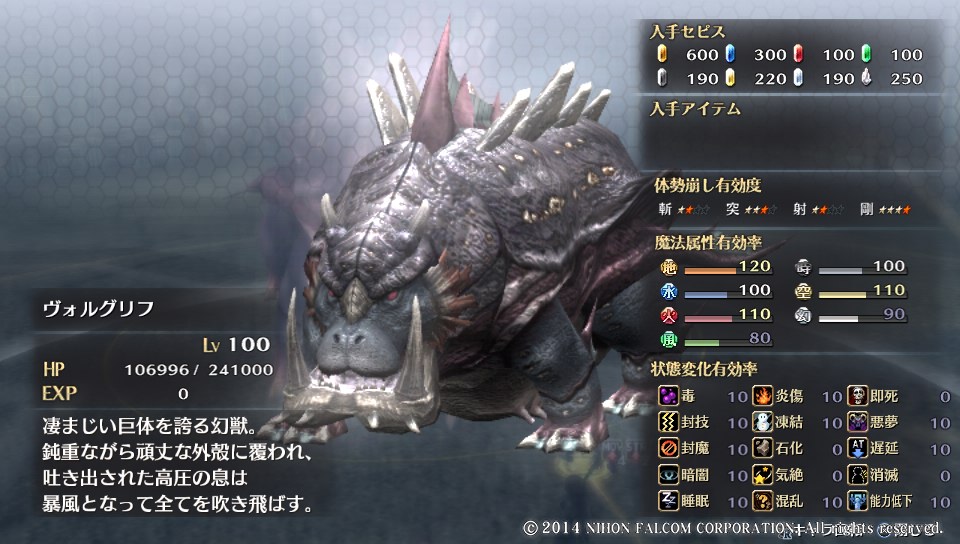Choose the instant death (即死) skull icon
This screenshot has width=960, height=544.
[858, 397]
